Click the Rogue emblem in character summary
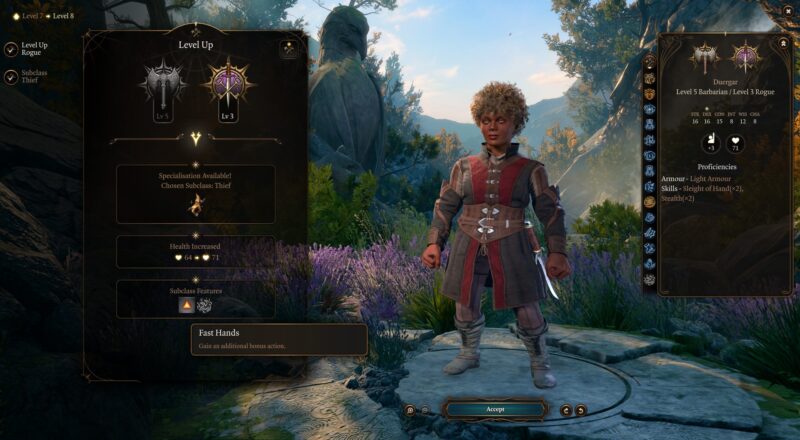Screen dimensions: 800x440 tap(745, 56)
